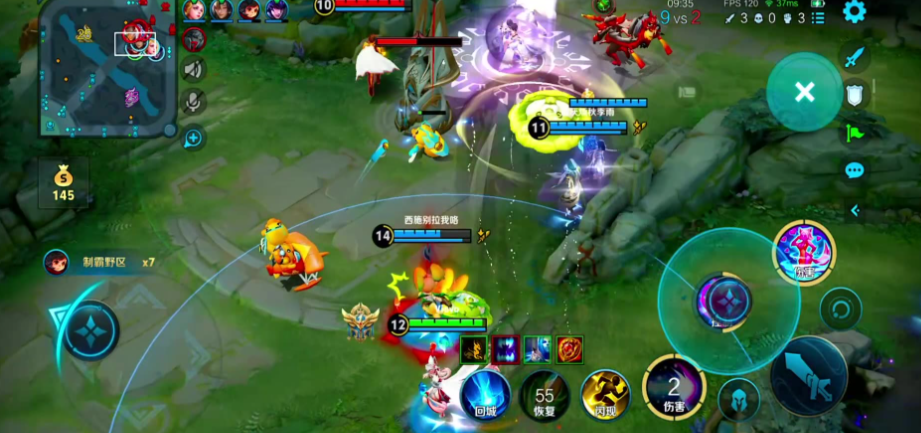This screenshot has width=921, height=433.
Task: Hit the large sword basic attack button
Action: pyautogui.click(x=808, y=373)
